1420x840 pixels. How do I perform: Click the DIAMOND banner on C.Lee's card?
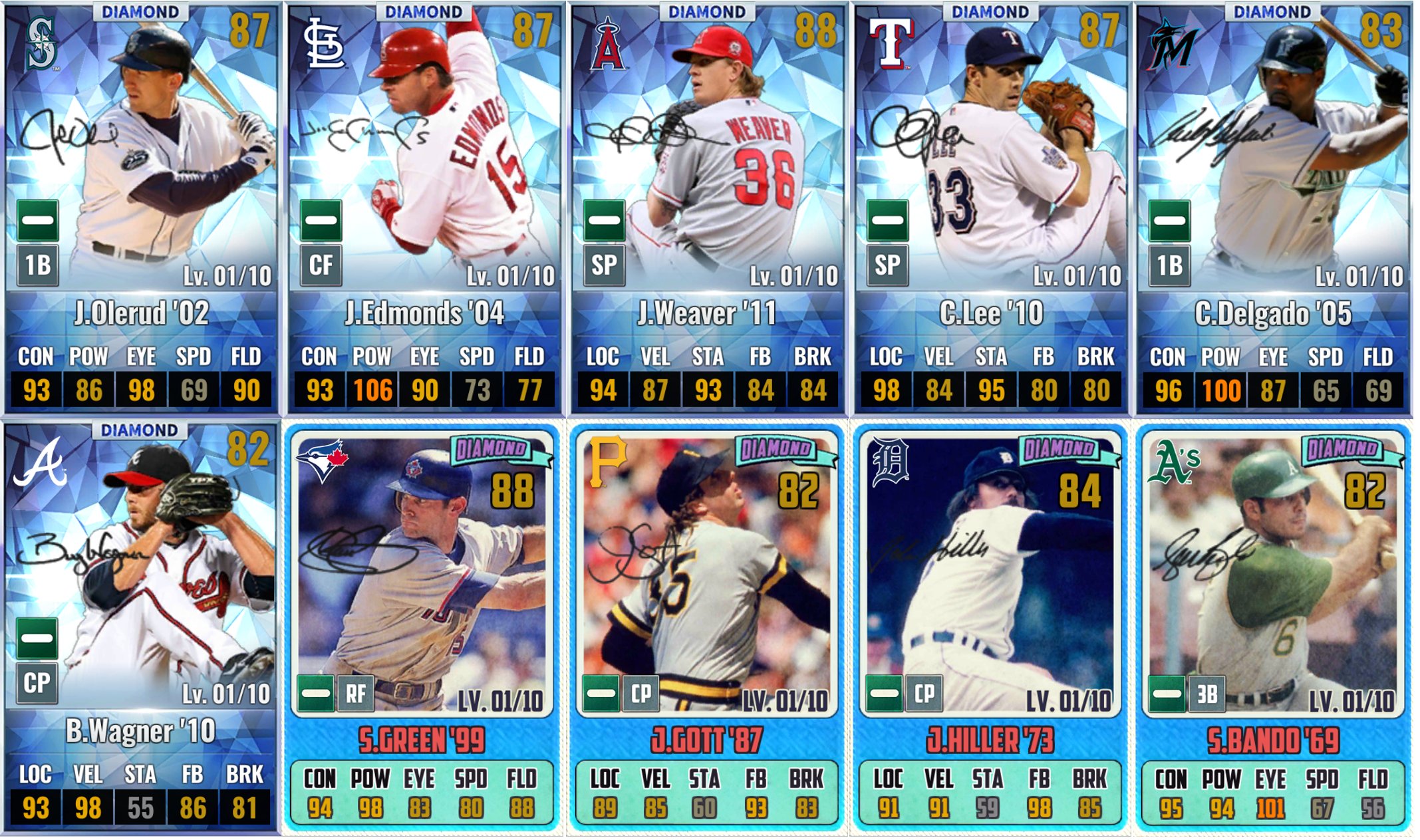[x=992, y=12]
